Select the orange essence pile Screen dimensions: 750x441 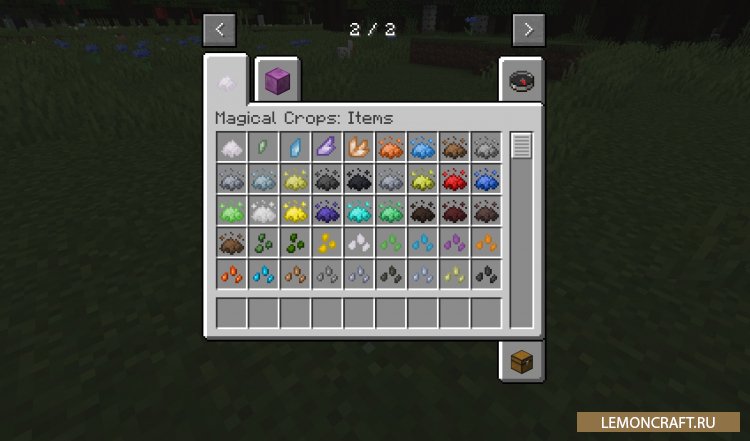coord(392,148)
